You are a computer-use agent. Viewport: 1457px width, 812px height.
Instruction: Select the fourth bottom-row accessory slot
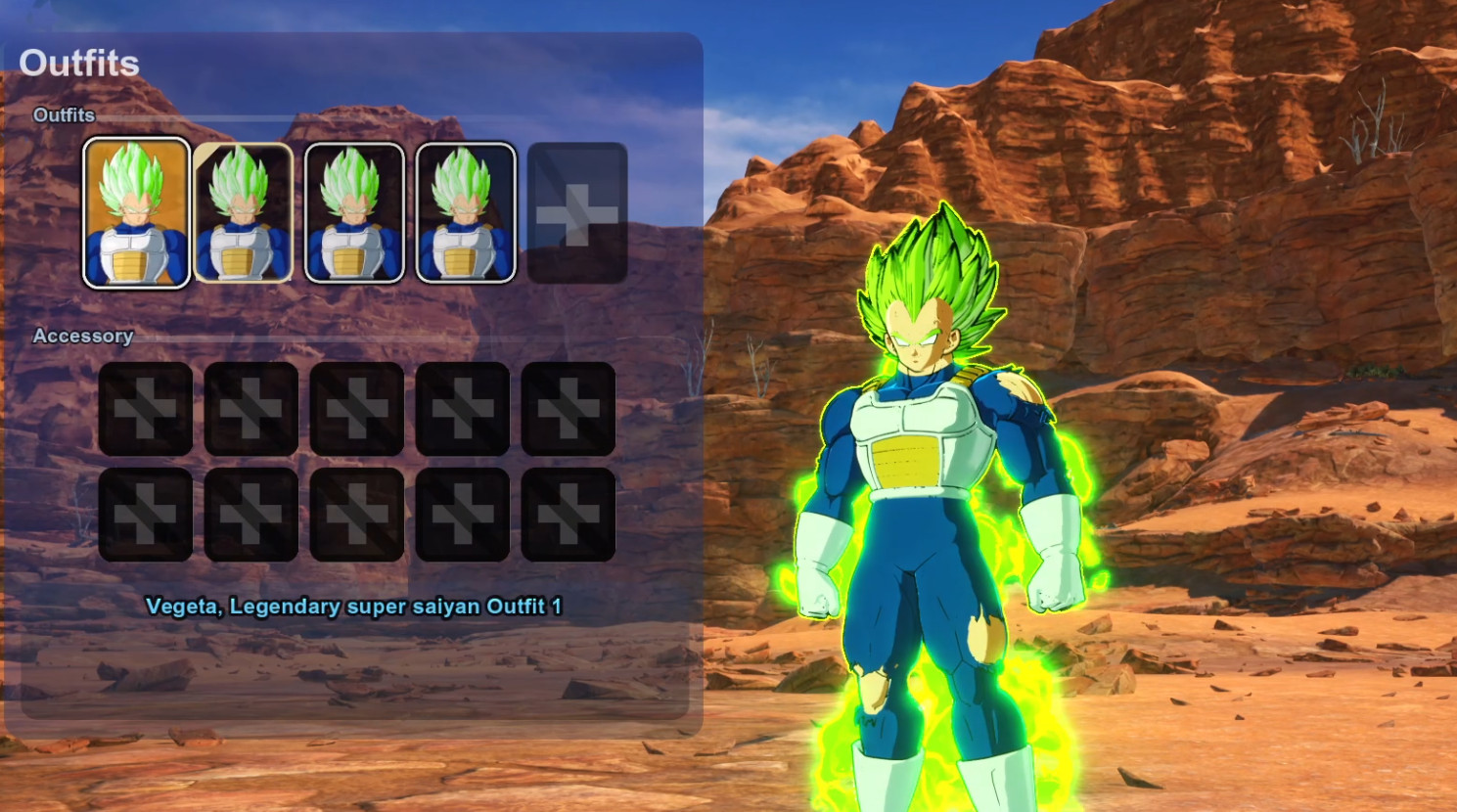(462, 514)
